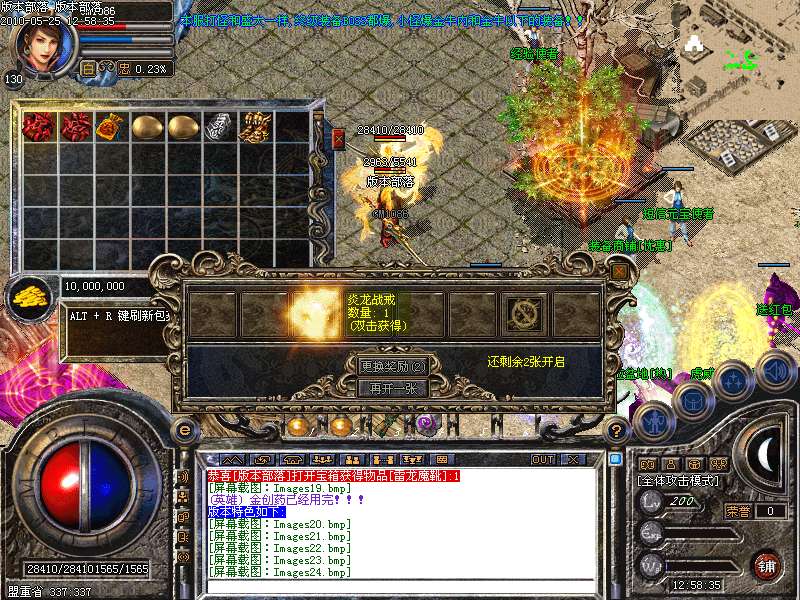Image resolution: width=800 pixels, height=600 pixels.
Task: Select the golden gauntlet item in bag
Action: (x=255, y=127)
